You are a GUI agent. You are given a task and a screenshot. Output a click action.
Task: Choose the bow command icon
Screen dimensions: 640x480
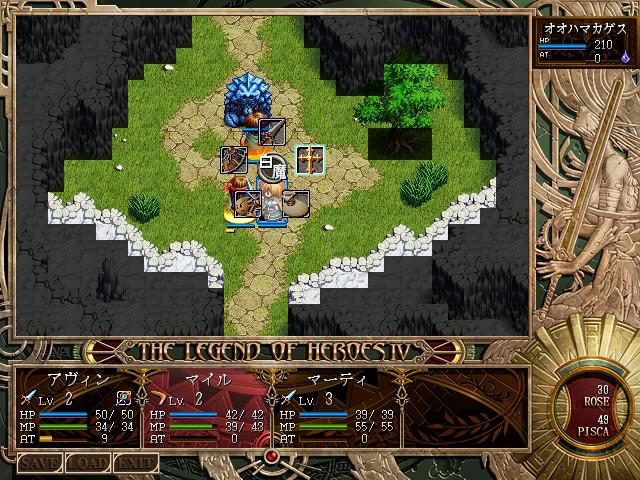coord(234,158)
